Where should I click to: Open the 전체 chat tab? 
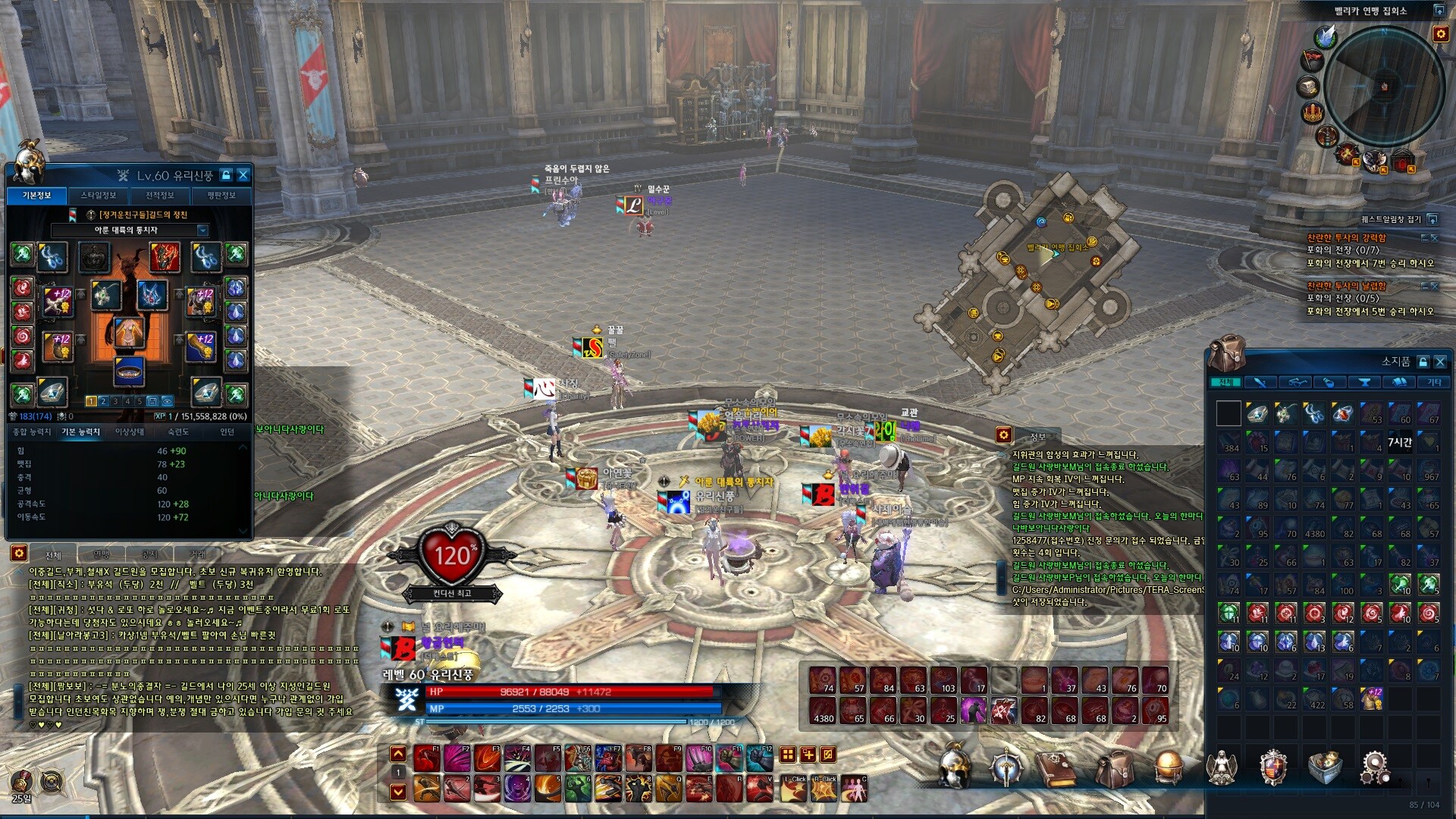point(53,554)
